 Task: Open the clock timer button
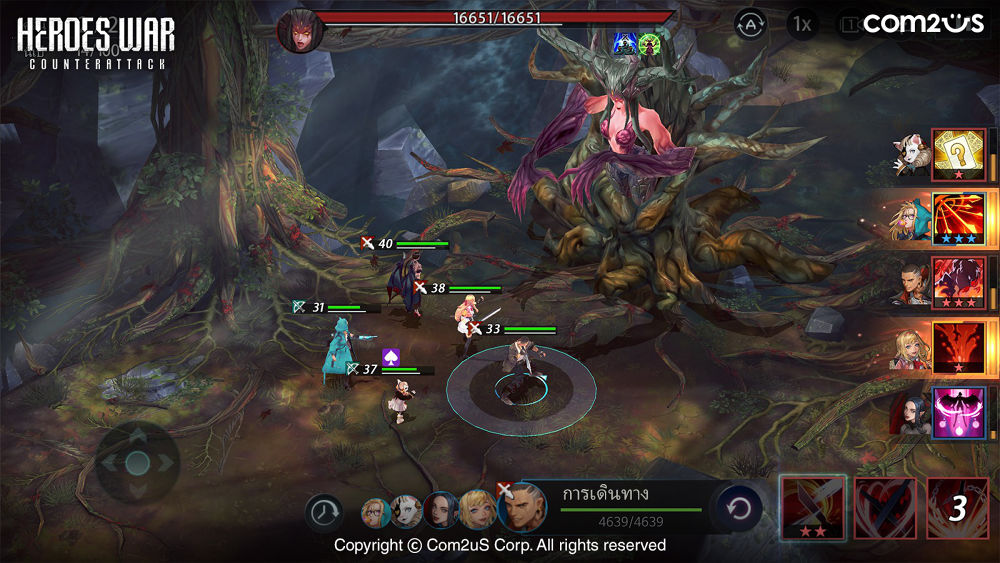pos(323,512)
